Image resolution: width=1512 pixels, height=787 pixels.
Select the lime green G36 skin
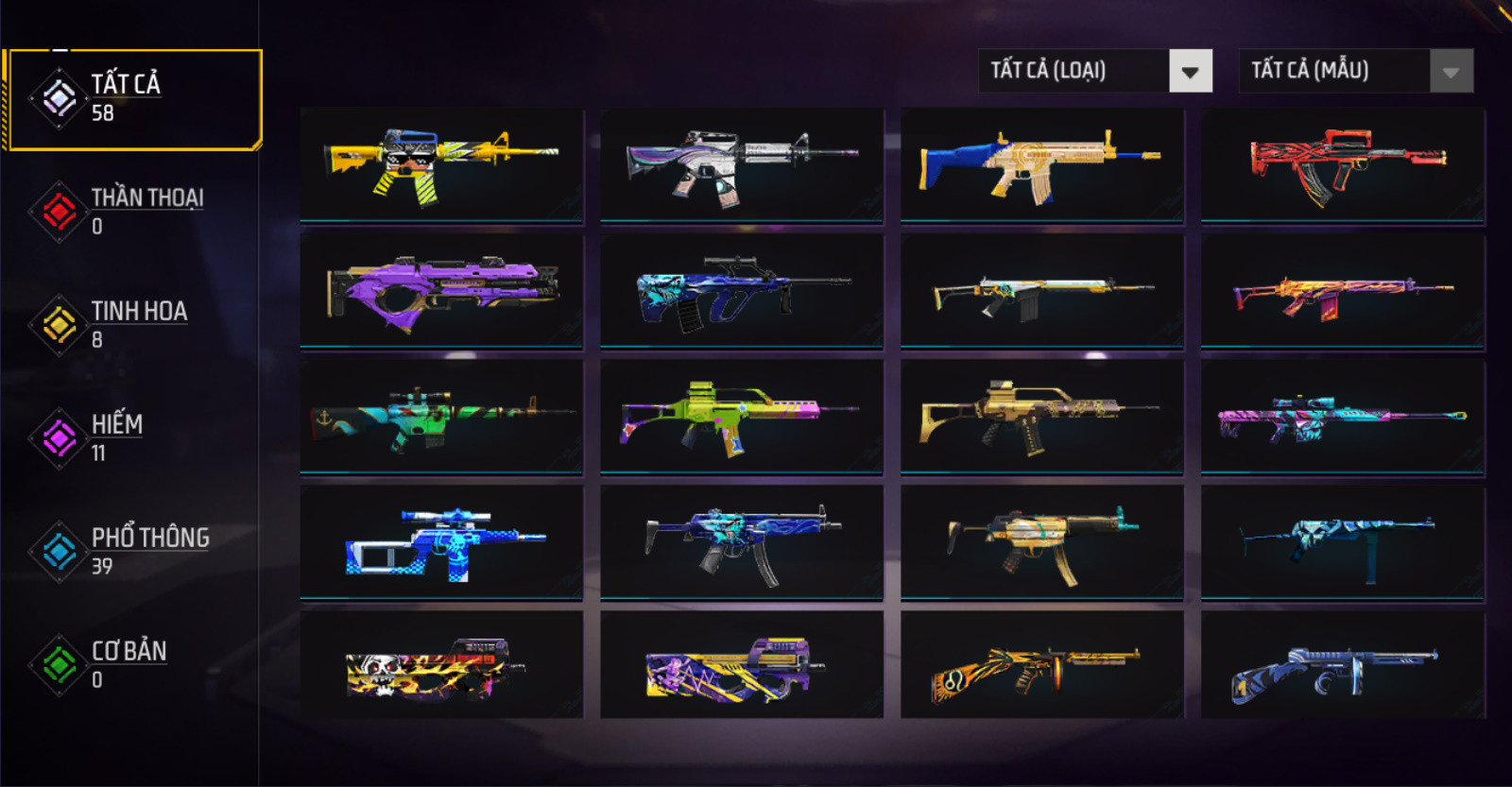click(x=742, y=417)
